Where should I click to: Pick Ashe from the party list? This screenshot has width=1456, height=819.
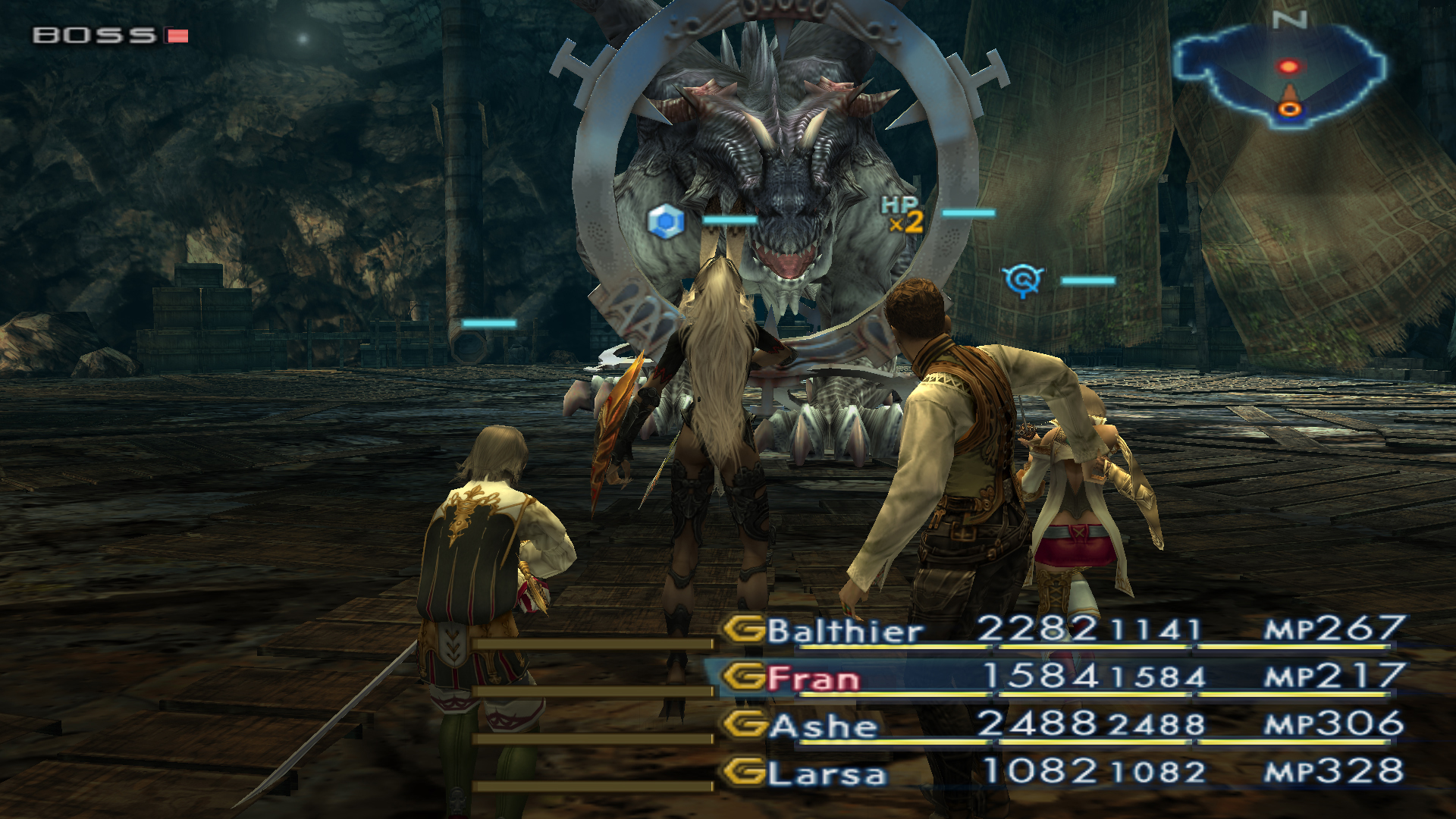click(823, 726)
